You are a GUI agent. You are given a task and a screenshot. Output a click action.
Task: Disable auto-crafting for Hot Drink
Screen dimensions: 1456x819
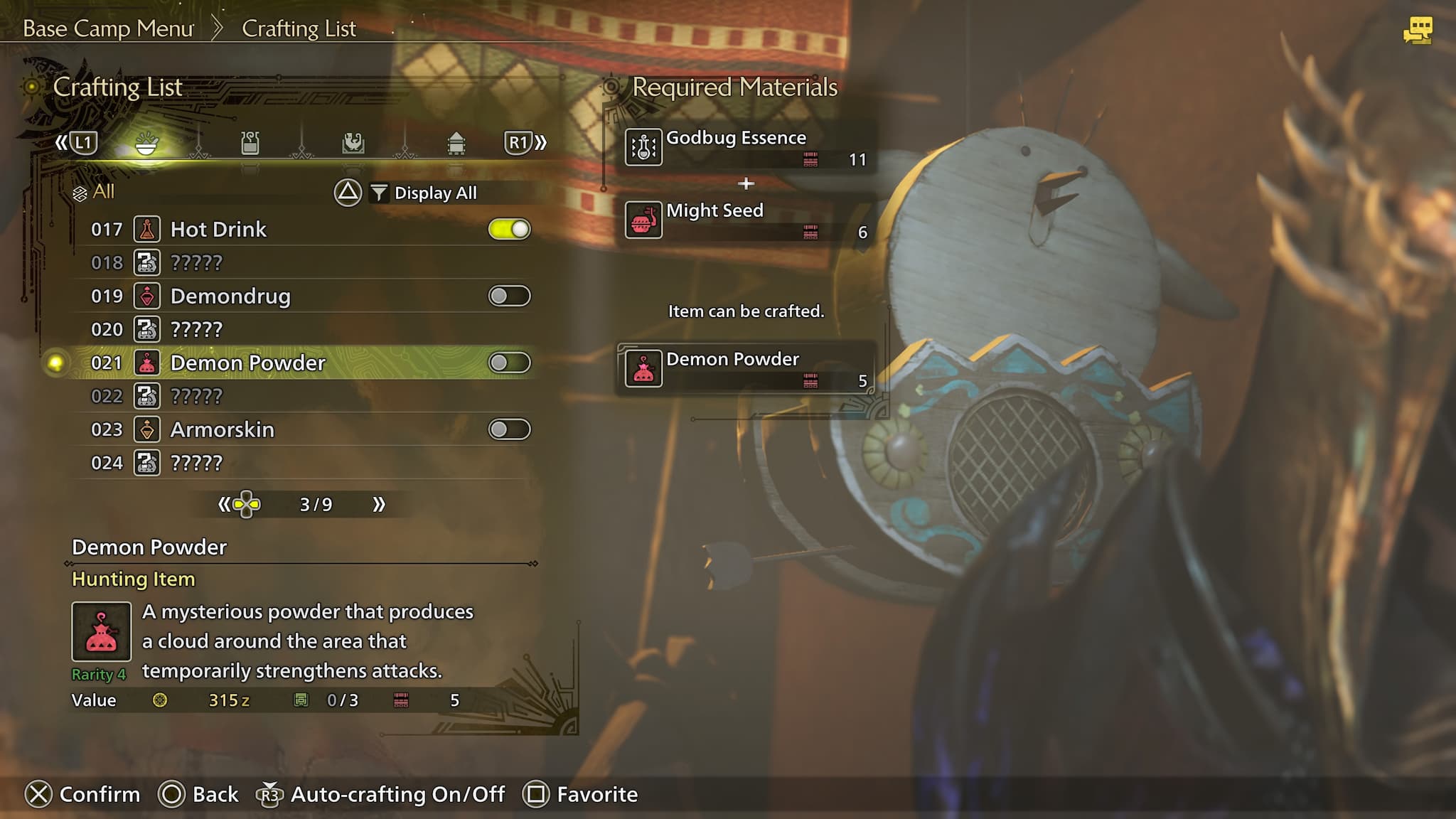(x=510, y=229)
